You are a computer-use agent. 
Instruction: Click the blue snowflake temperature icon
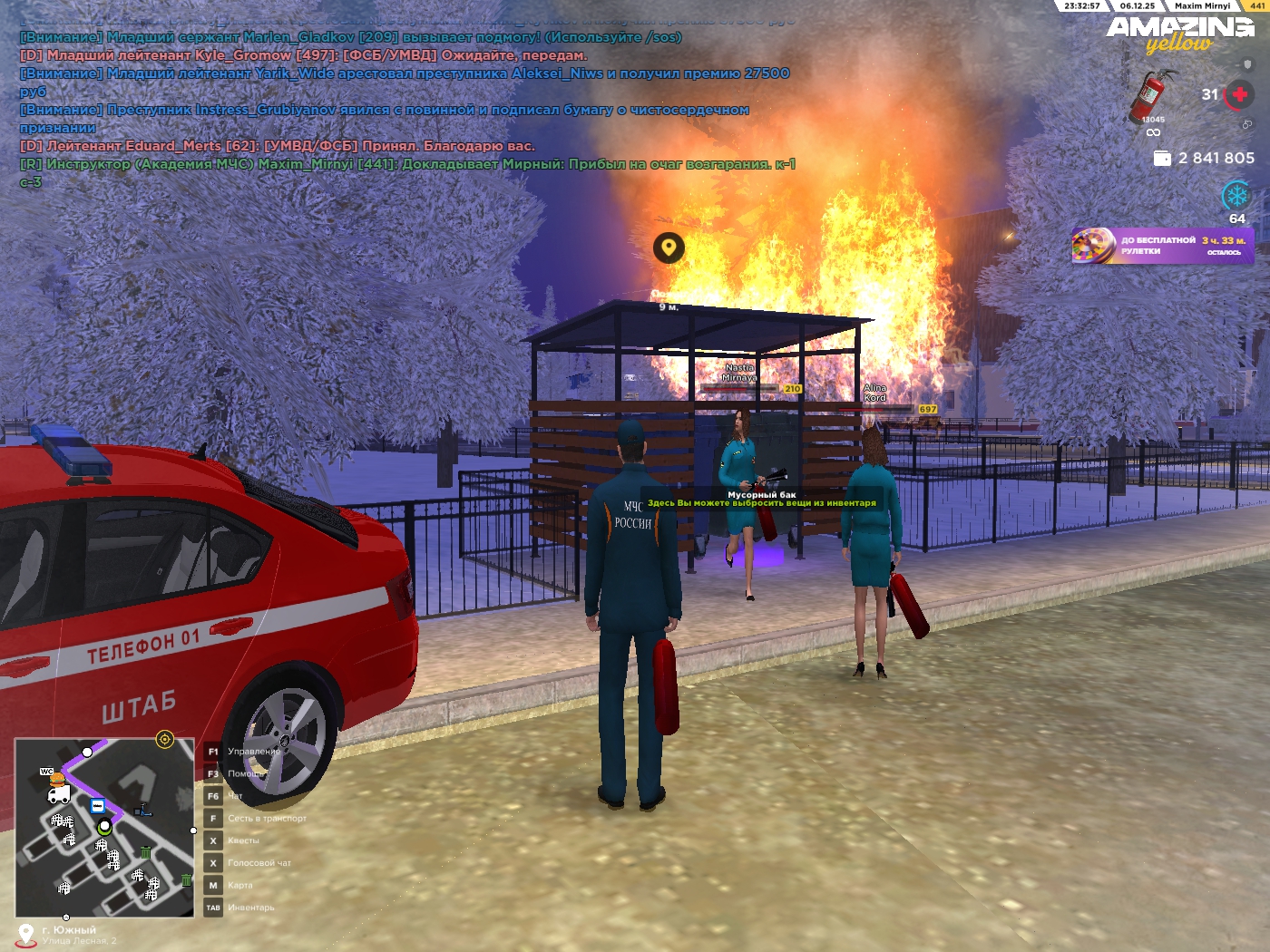coord(1236,195)
